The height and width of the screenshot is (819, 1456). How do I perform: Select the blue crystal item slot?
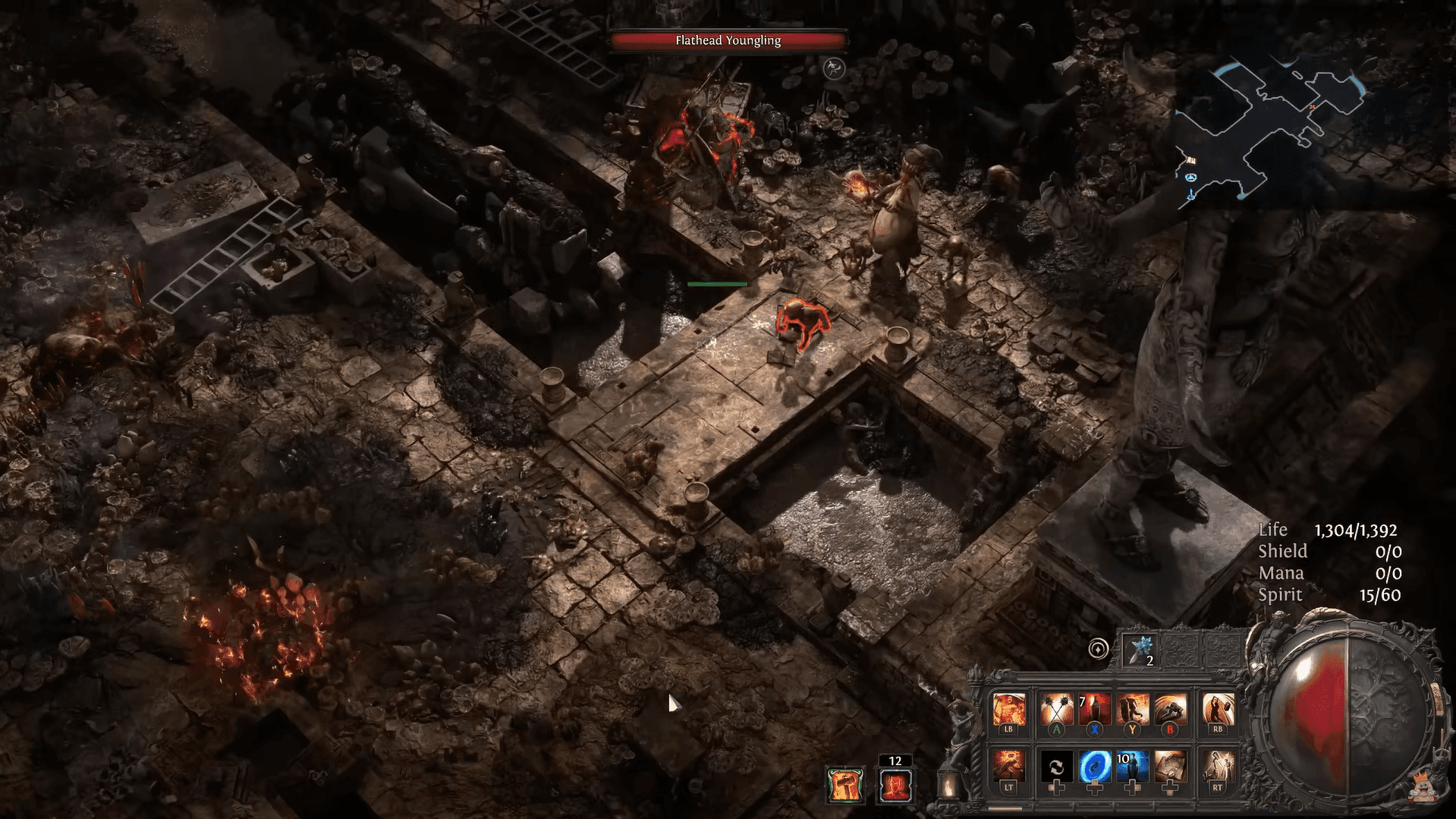(x=1140, y=650)
